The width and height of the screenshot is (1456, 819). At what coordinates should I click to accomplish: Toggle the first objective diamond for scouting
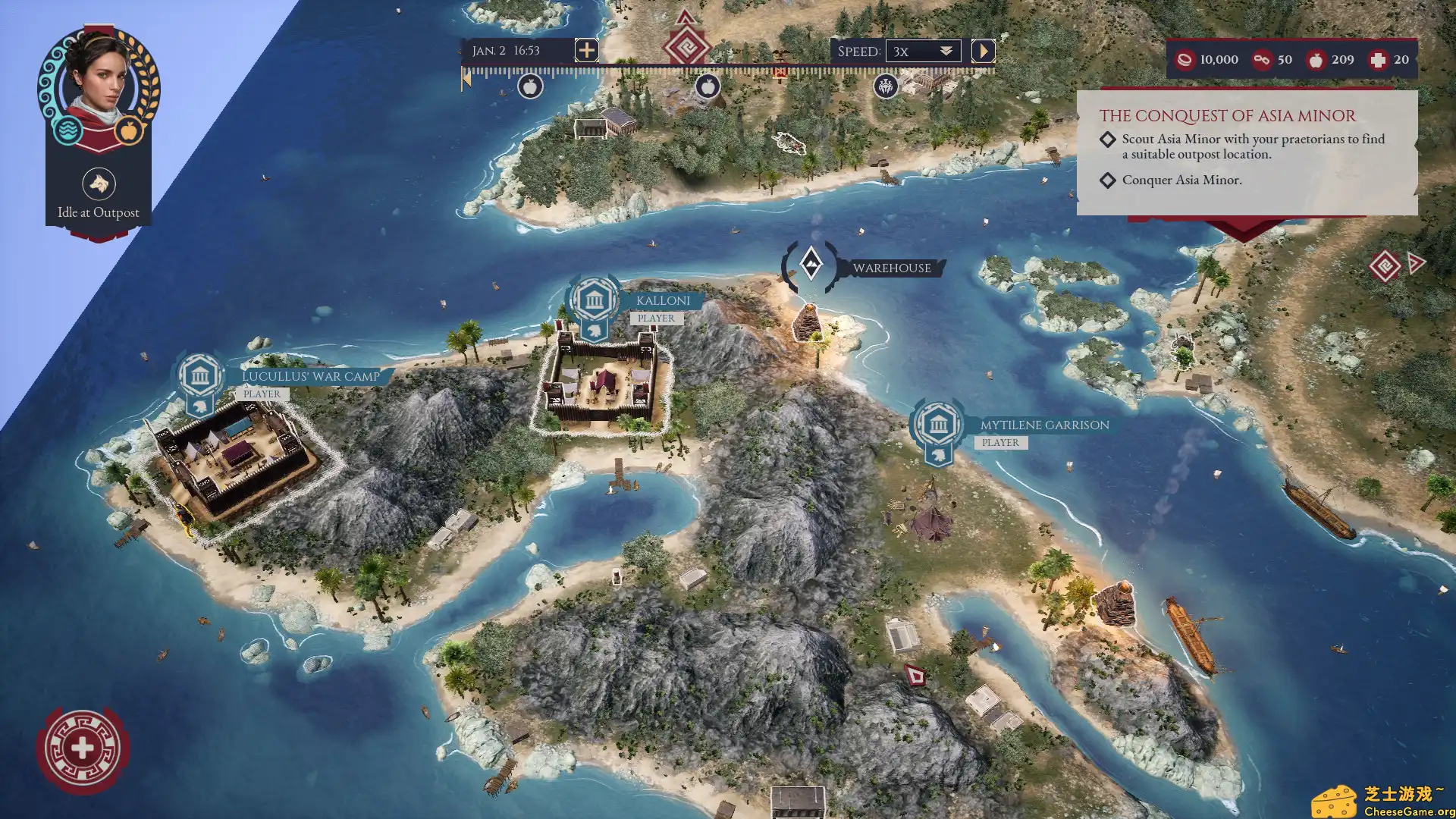1108,140
